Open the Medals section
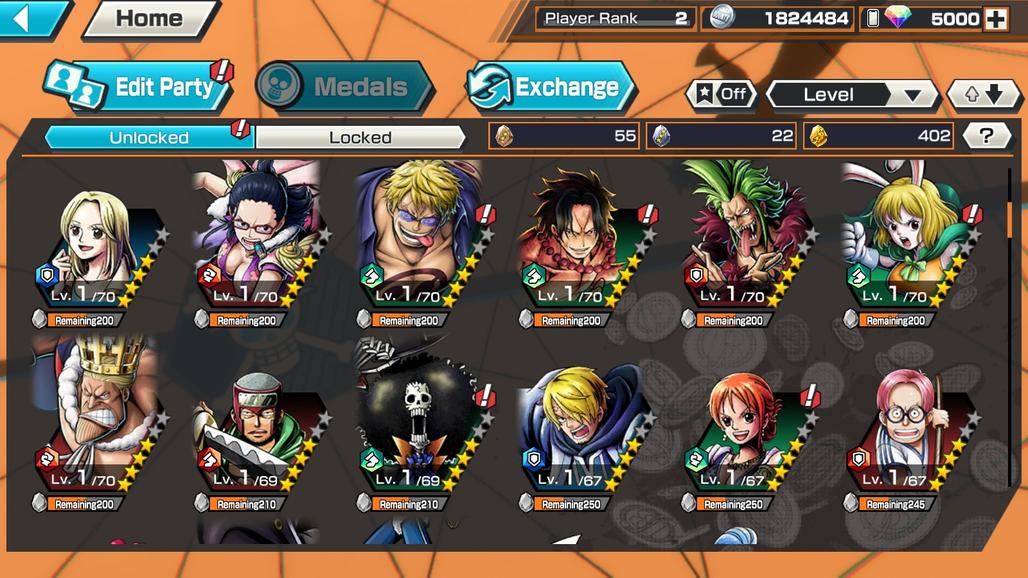1028x578 pixels. point(345,87)
